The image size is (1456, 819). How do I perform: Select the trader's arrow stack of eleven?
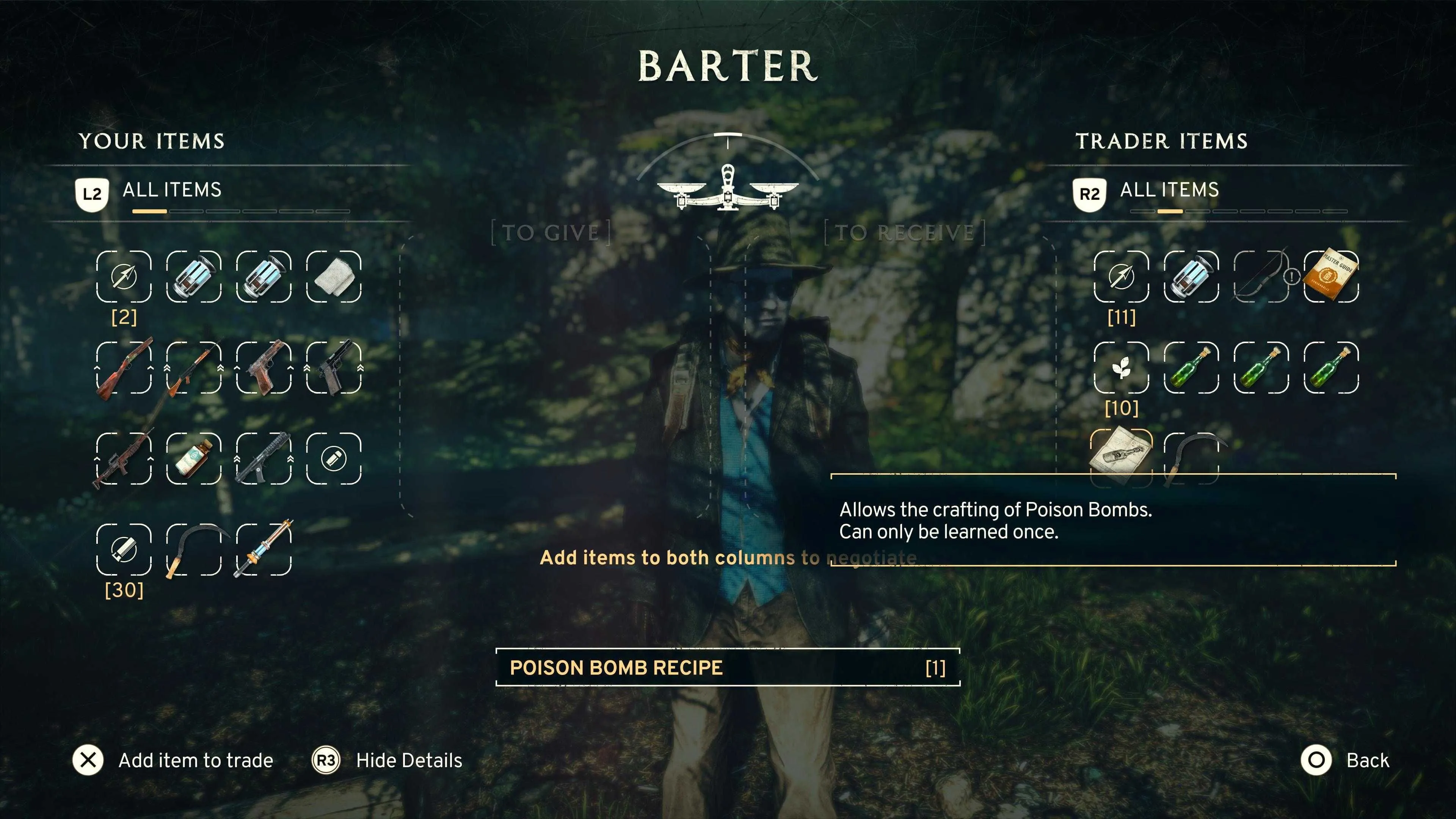tap(1122, 276)
